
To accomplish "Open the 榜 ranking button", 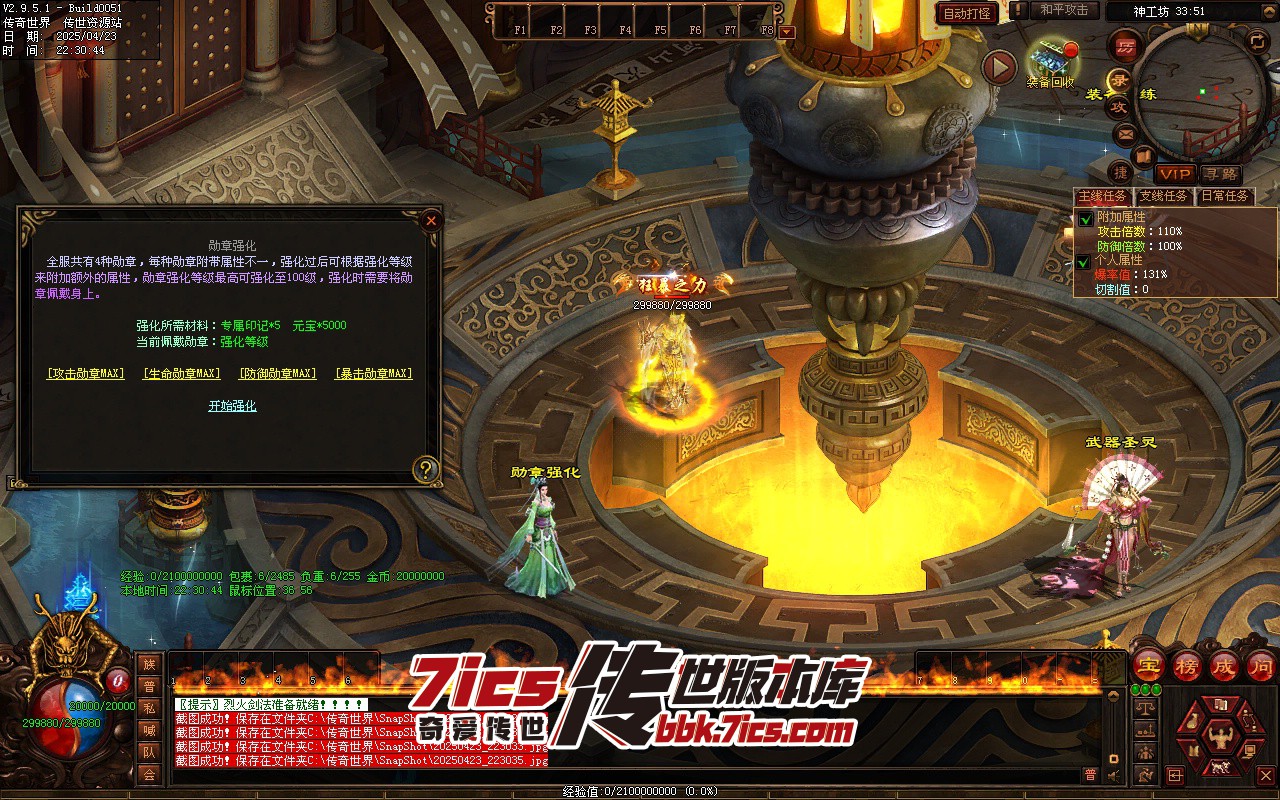I will tap(1186, 666).
